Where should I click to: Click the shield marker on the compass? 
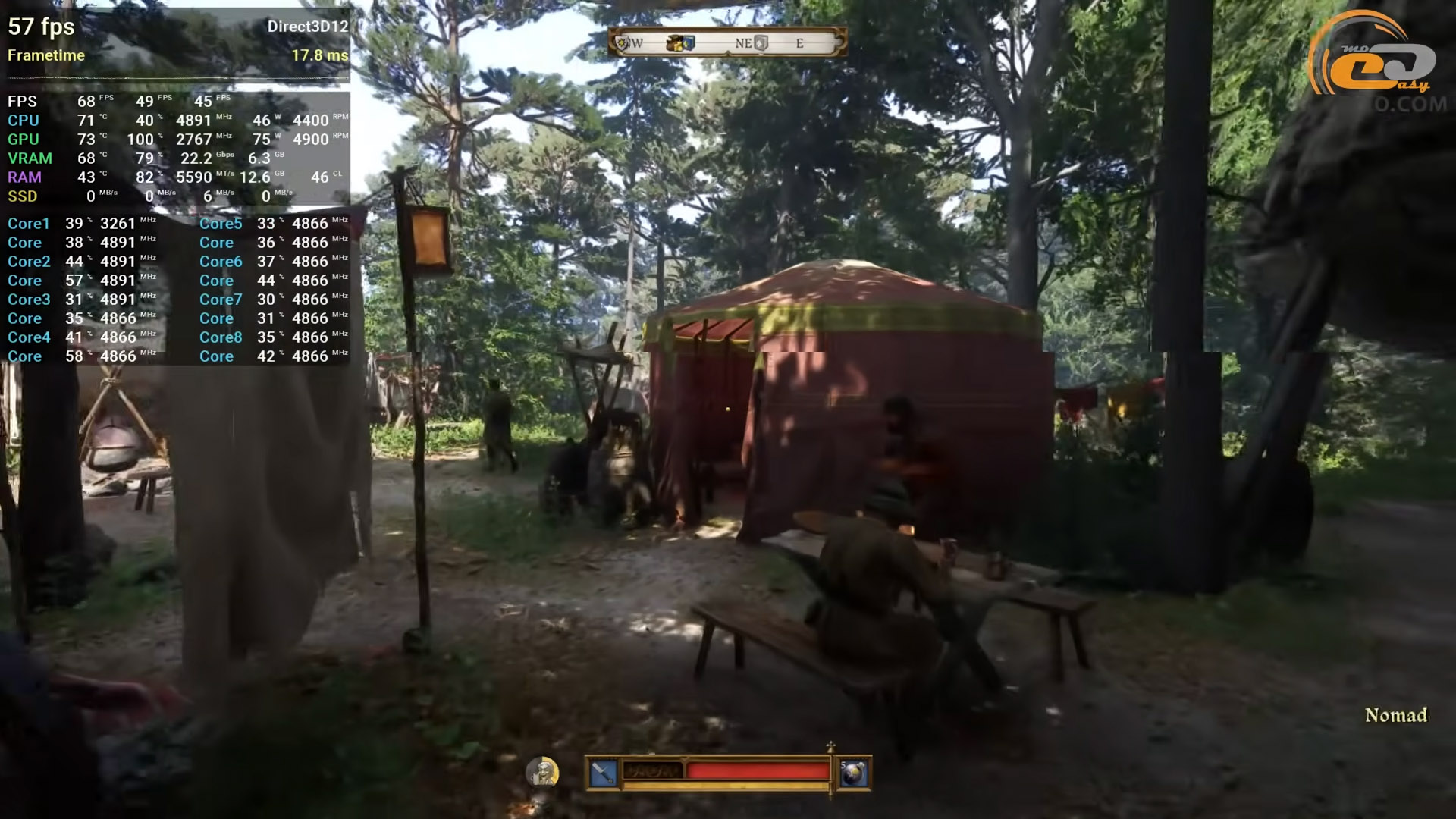[x=623, y=43]
